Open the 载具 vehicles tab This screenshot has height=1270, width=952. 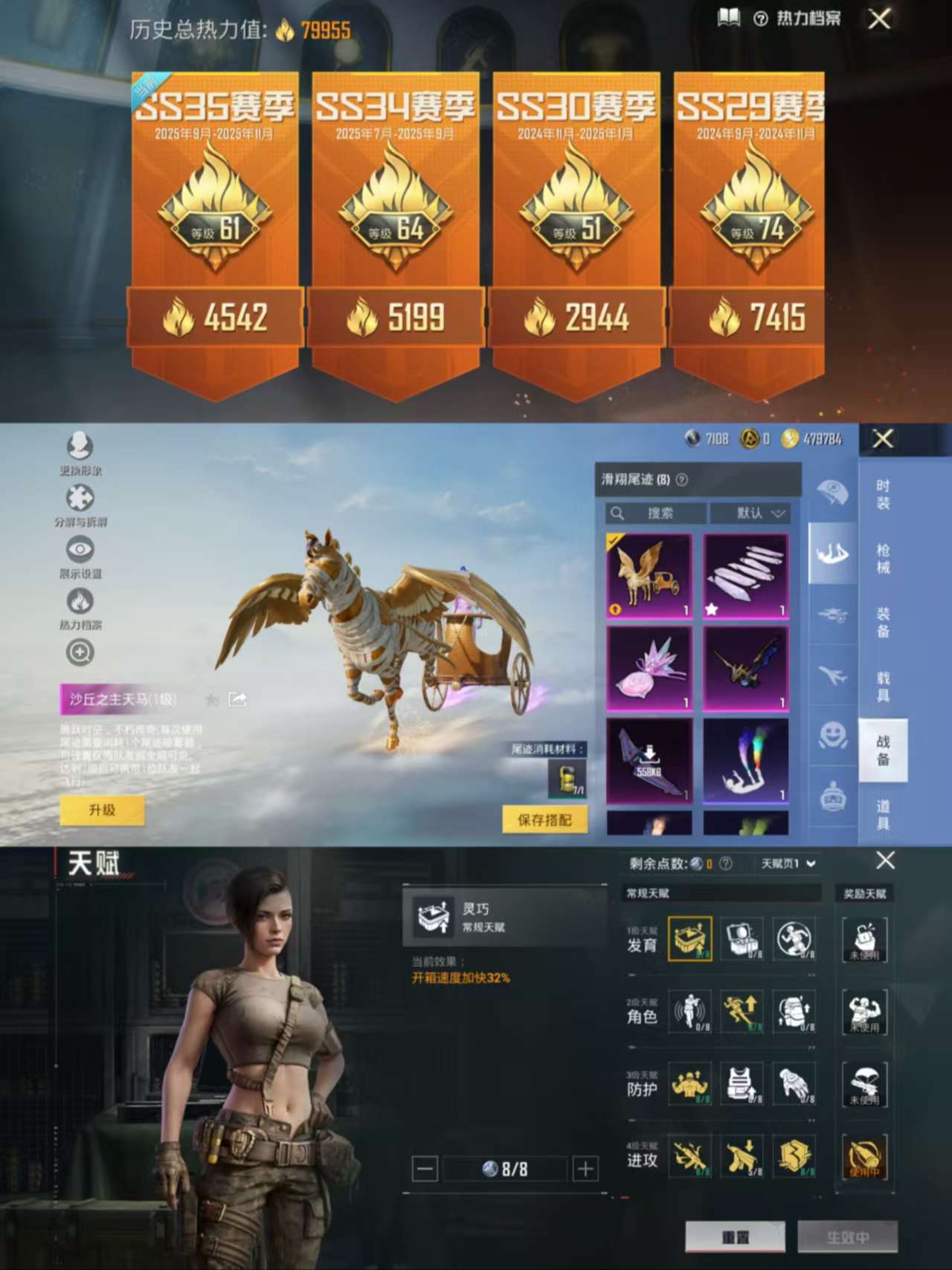(x=883, y=686)
